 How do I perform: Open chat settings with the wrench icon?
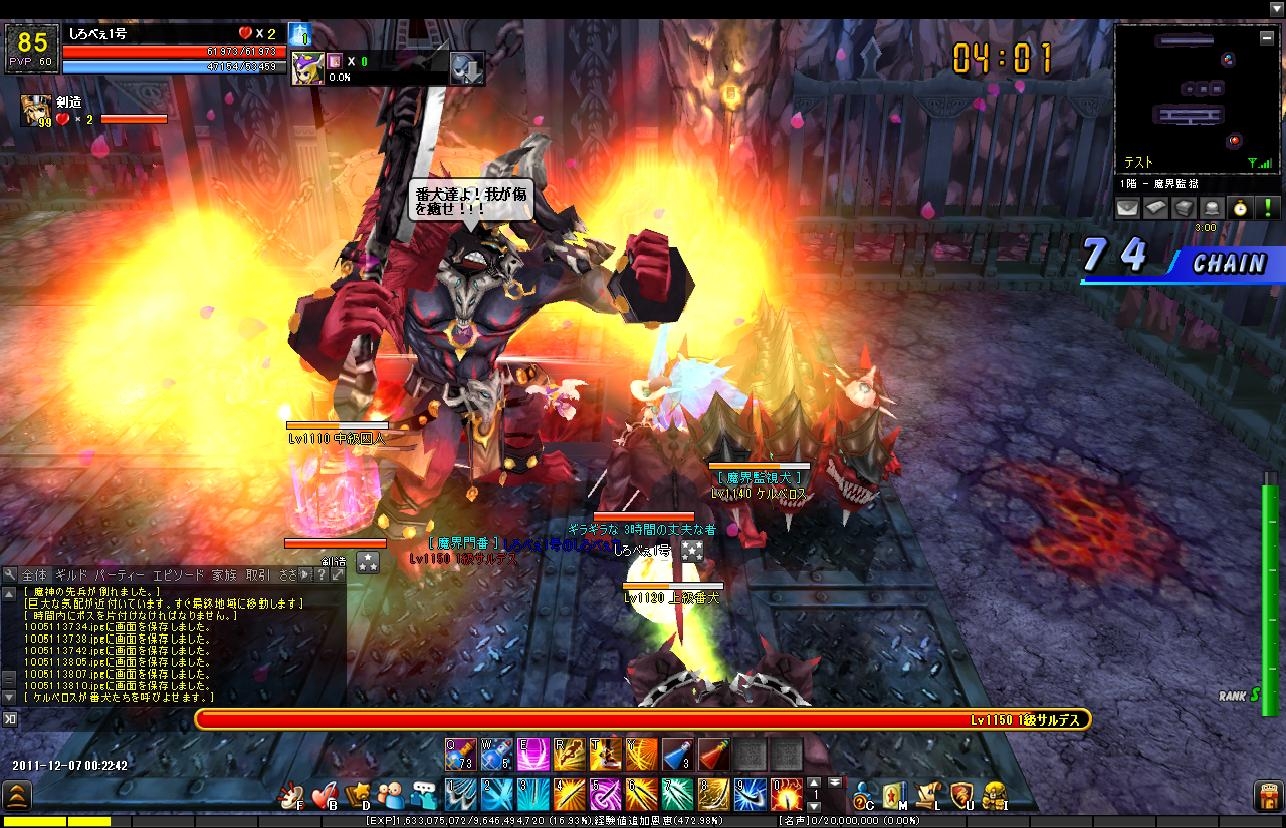(x=9, y=575)
